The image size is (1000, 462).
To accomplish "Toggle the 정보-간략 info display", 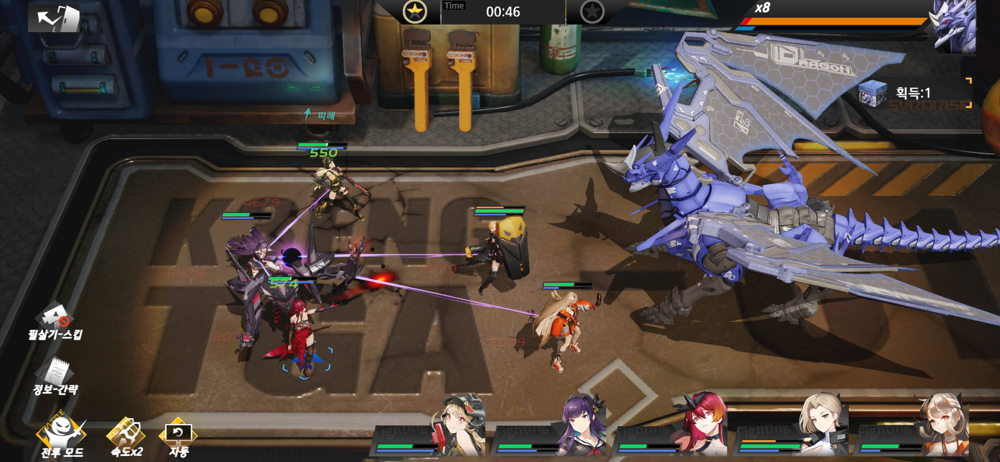I will (55, 377).
